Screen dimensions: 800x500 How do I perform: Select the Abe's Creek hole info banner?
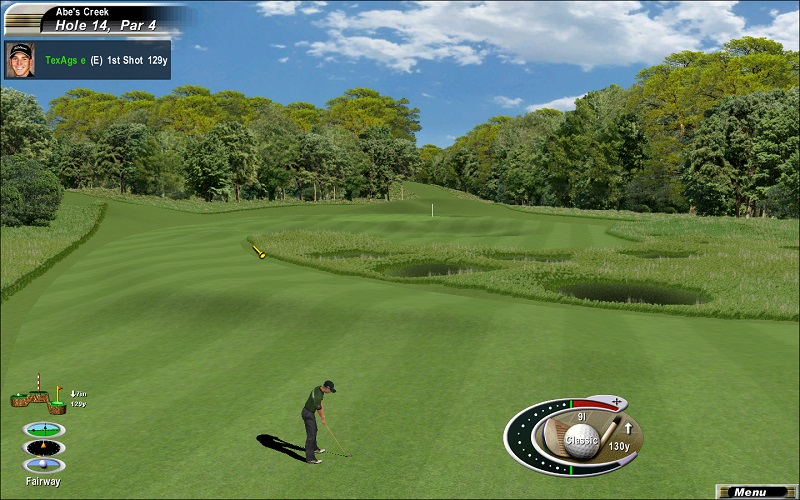[95, 18]
